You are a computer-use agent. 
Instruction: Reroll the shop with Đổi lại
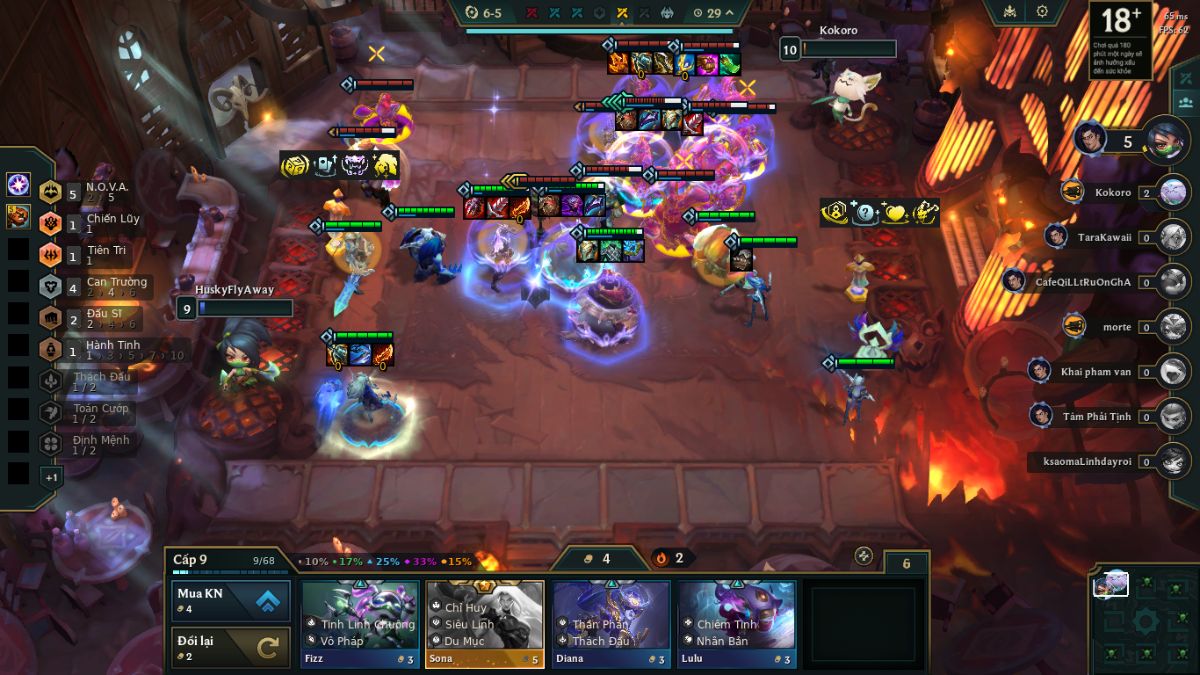[x=231, y=647]
